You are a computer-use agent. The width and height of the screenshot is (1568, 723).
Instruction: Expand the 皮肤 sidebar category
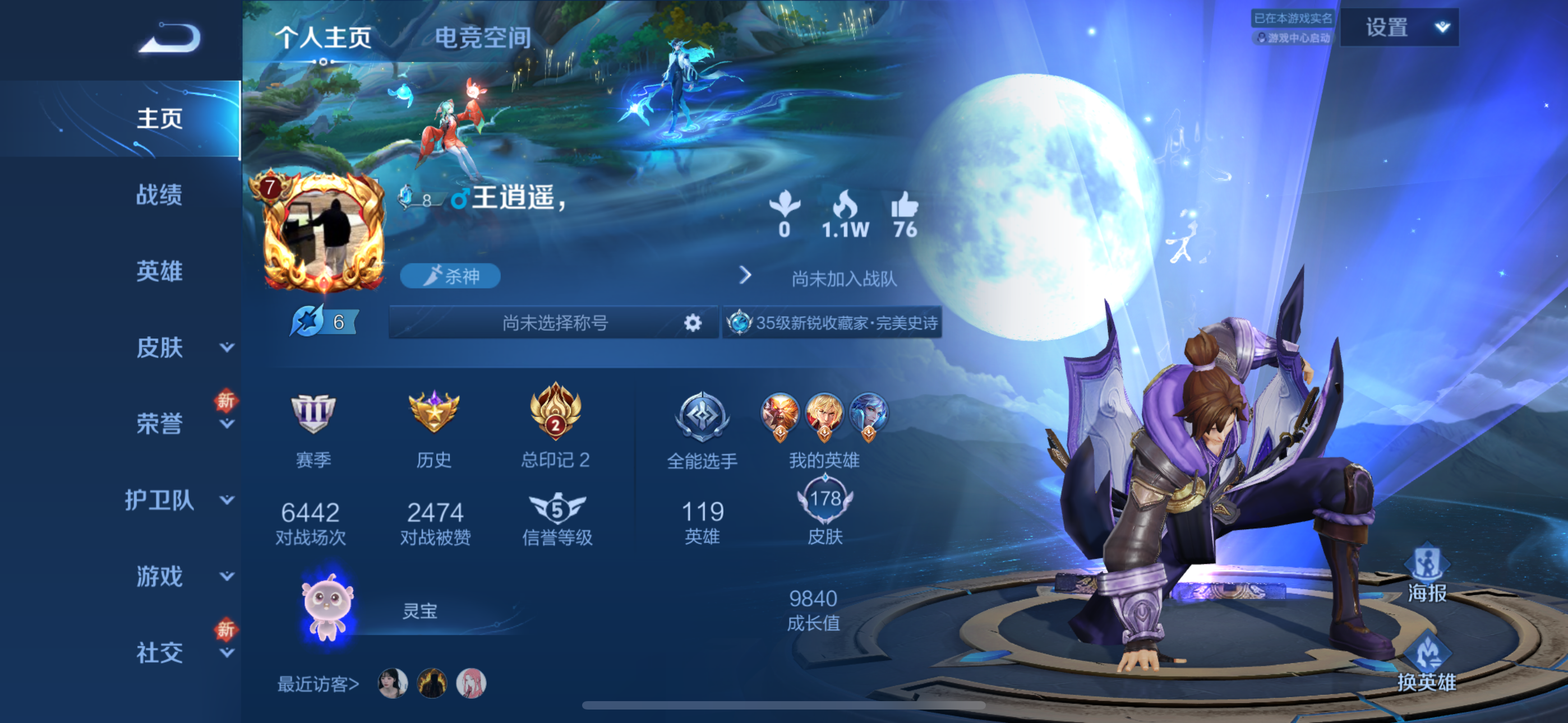160,347
